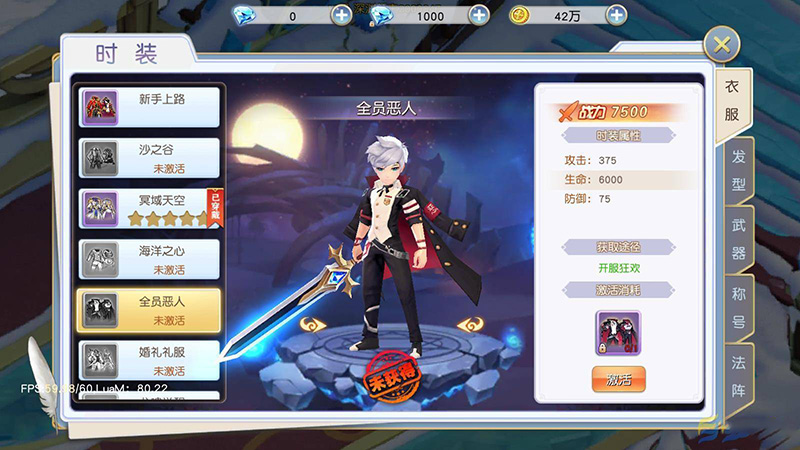Add diamonds with the plus button beside 1000

(479, 15)
